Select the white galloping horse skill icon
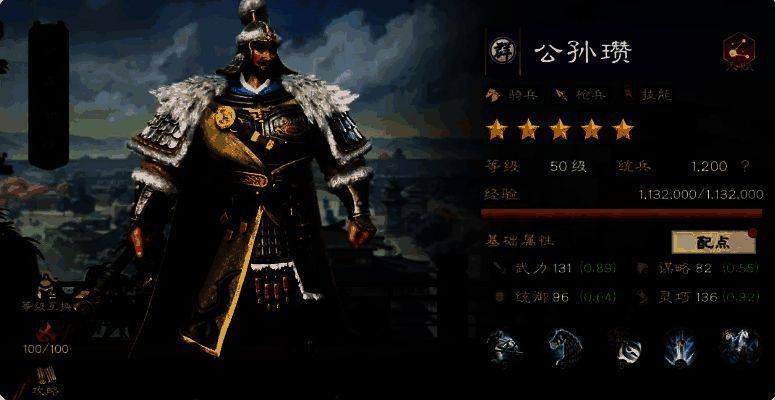The height and width of the screenshot is (400, 775). (739, 347)
